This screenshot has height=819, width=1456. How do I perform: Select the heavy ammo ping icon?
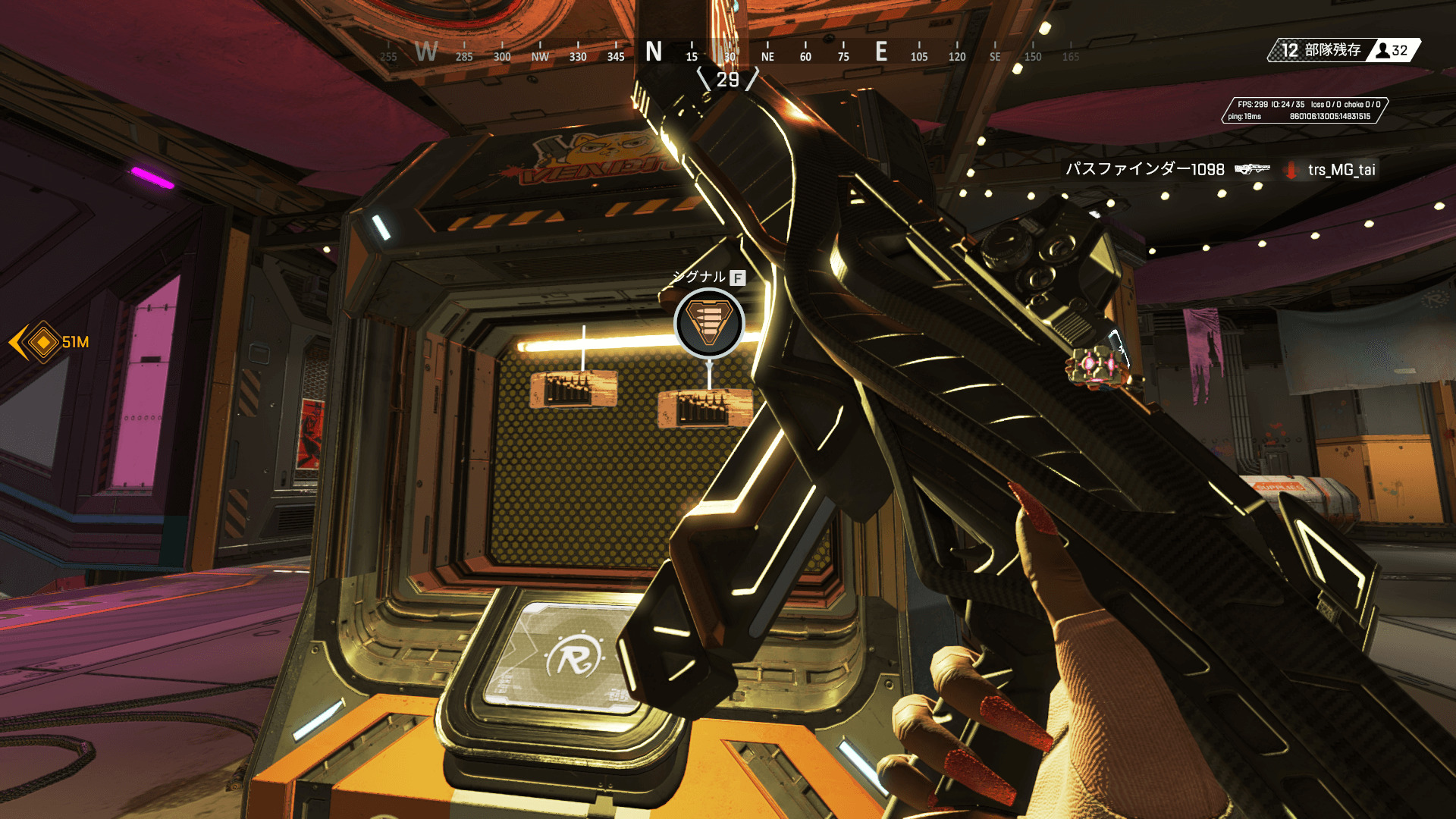[x=709, y=324]
